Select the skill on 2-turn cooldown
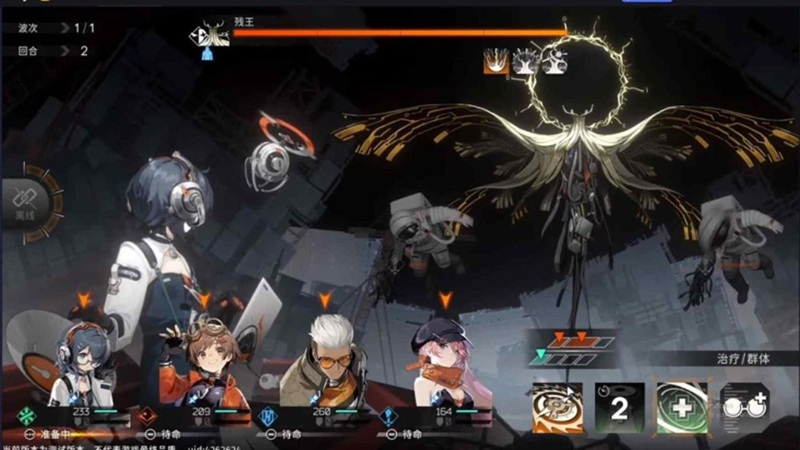This screenshot has height=450, width=800. (618, 408)
